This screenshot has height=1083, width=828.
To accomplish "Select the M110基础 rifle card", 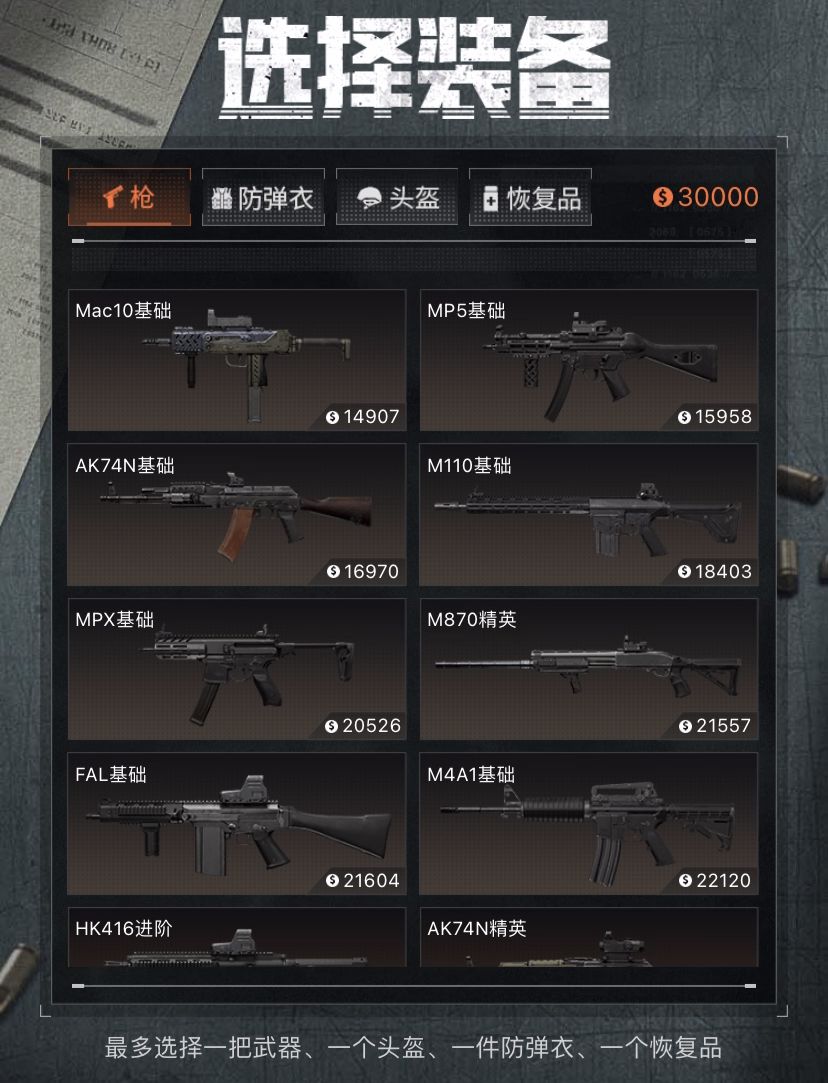I will coord(589,515).
